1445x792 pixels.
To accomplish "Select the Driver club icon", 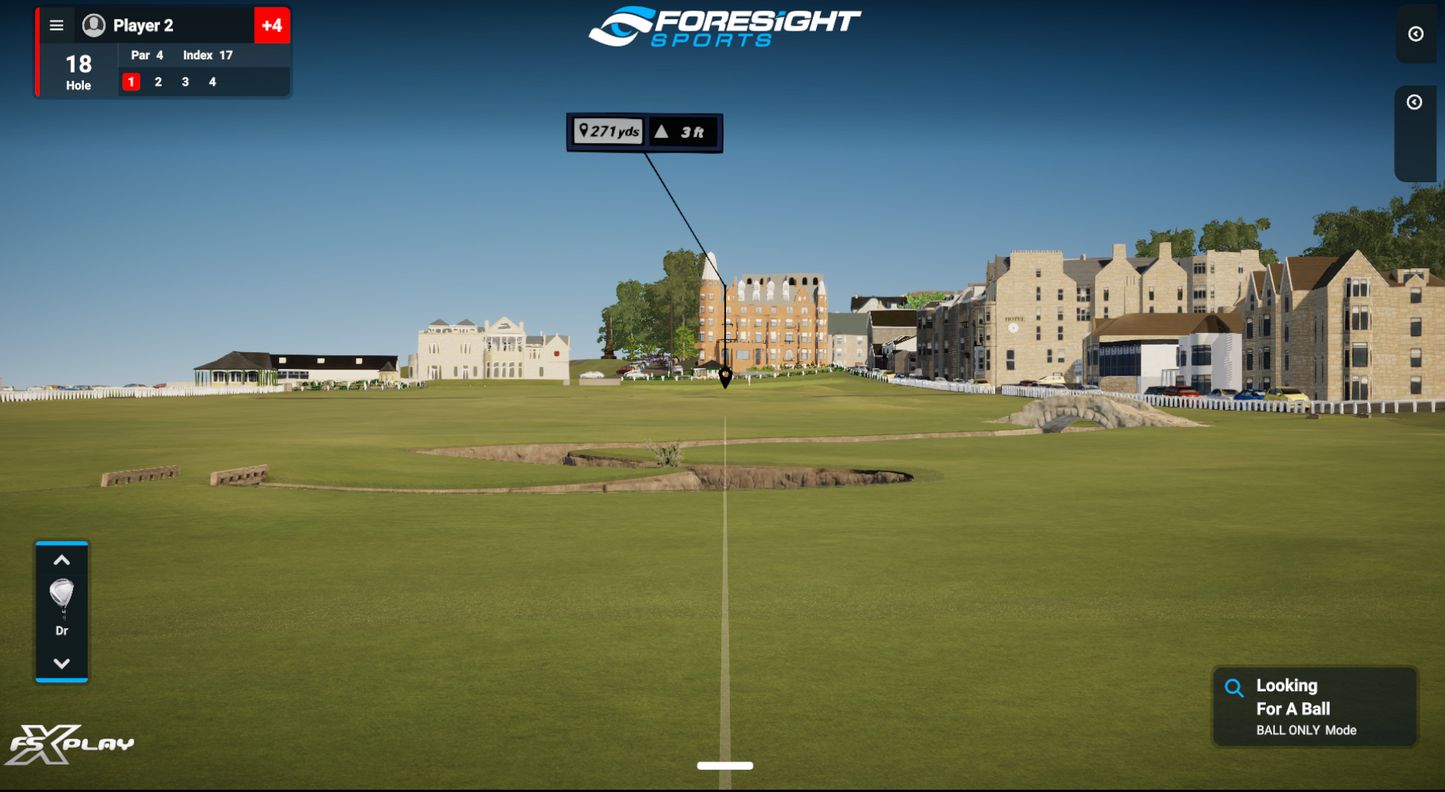I will pyautogui.click(x=62, y=595).
